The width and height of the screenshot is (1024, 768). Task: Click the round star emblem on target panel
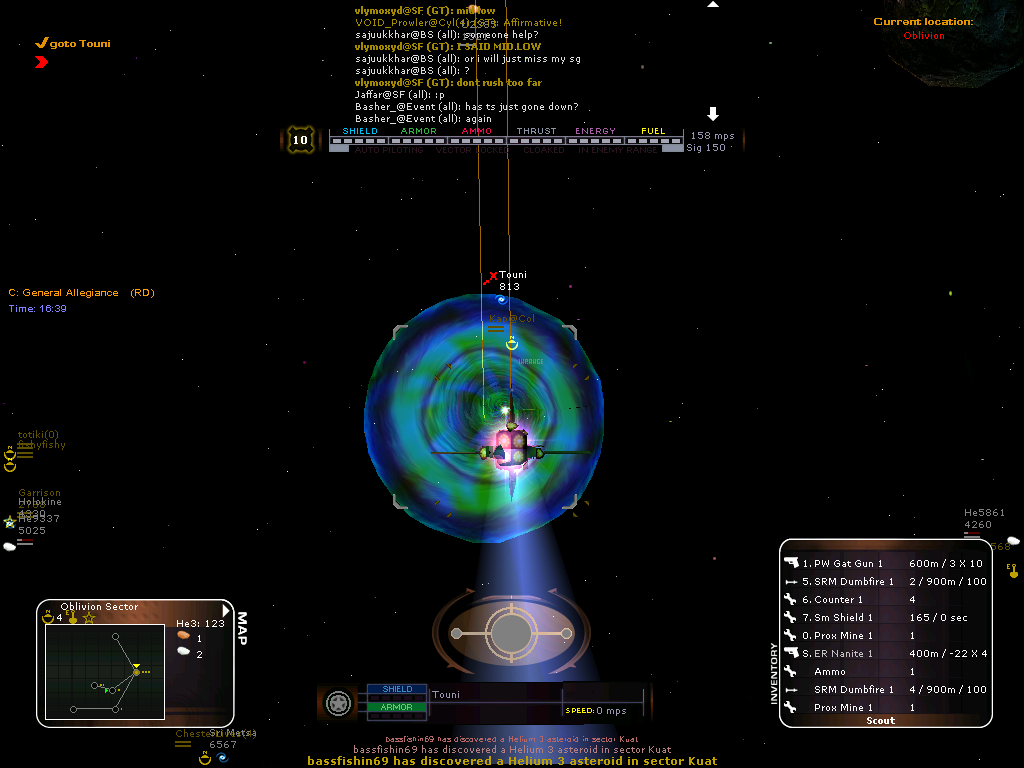pyautogui.click(x=339, y=701)
